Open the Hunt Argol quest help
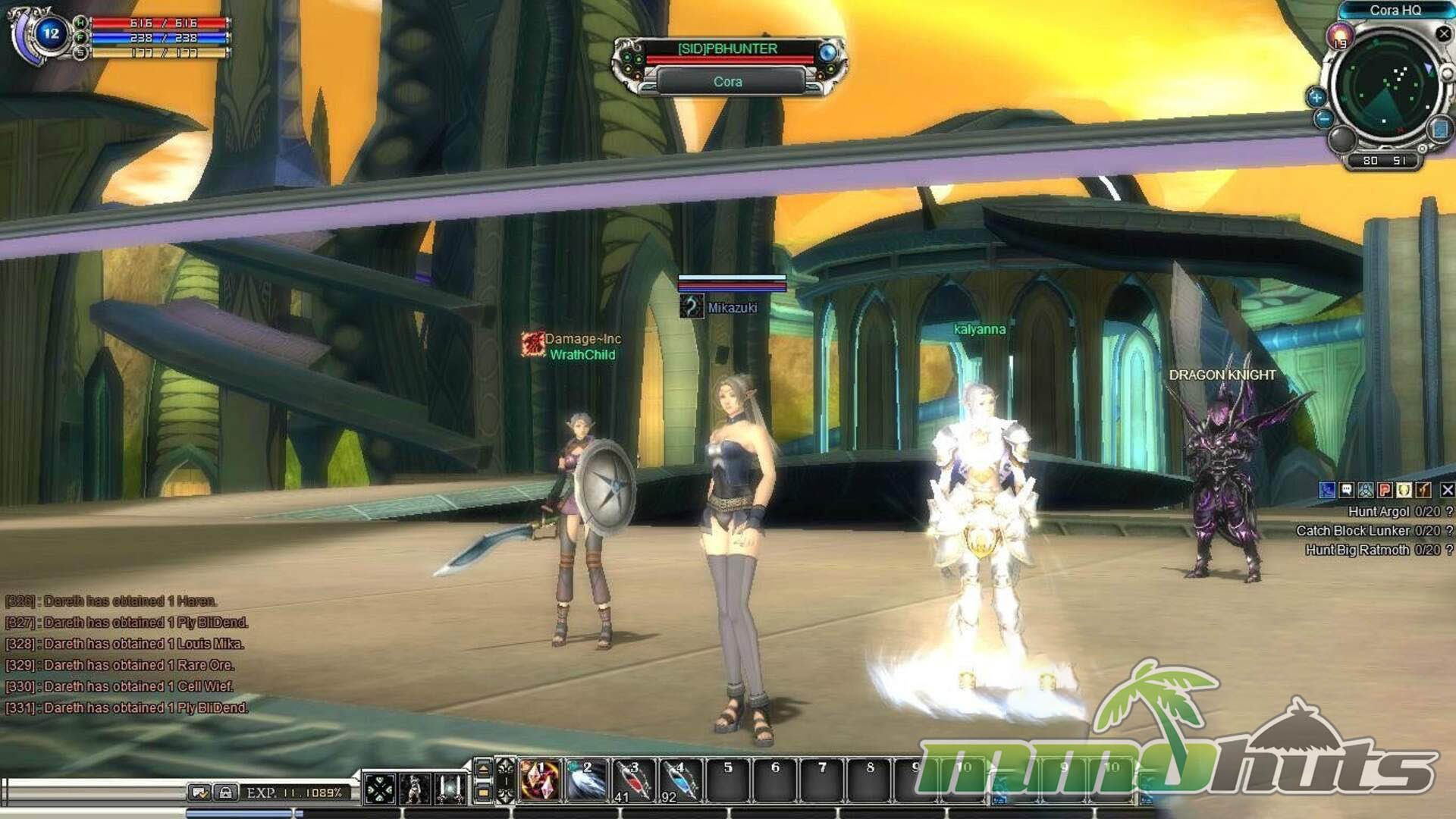1456x819 pixels. click(1449, 512)
